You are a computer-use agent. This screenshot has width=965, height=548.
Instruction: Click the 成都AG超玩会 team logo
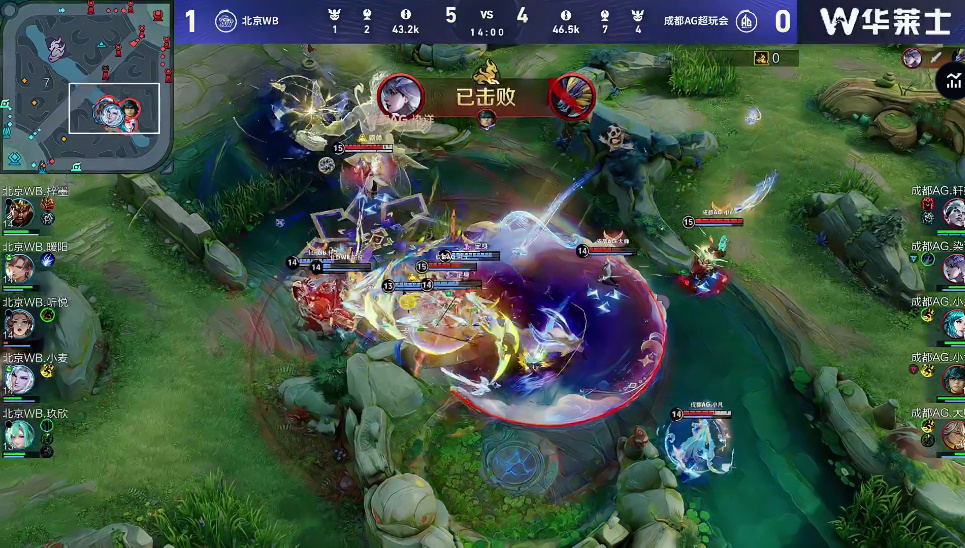pyautogui.click(x=747, y=21)
